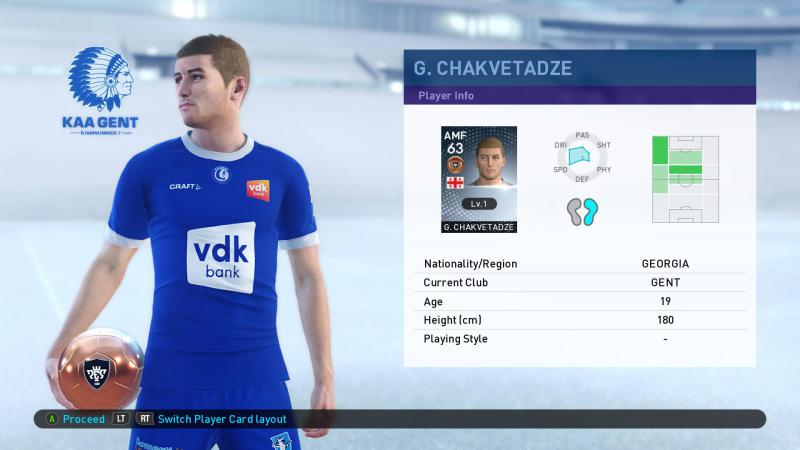Select the Current Club row
800x450 pixels.
coord(579,283)
